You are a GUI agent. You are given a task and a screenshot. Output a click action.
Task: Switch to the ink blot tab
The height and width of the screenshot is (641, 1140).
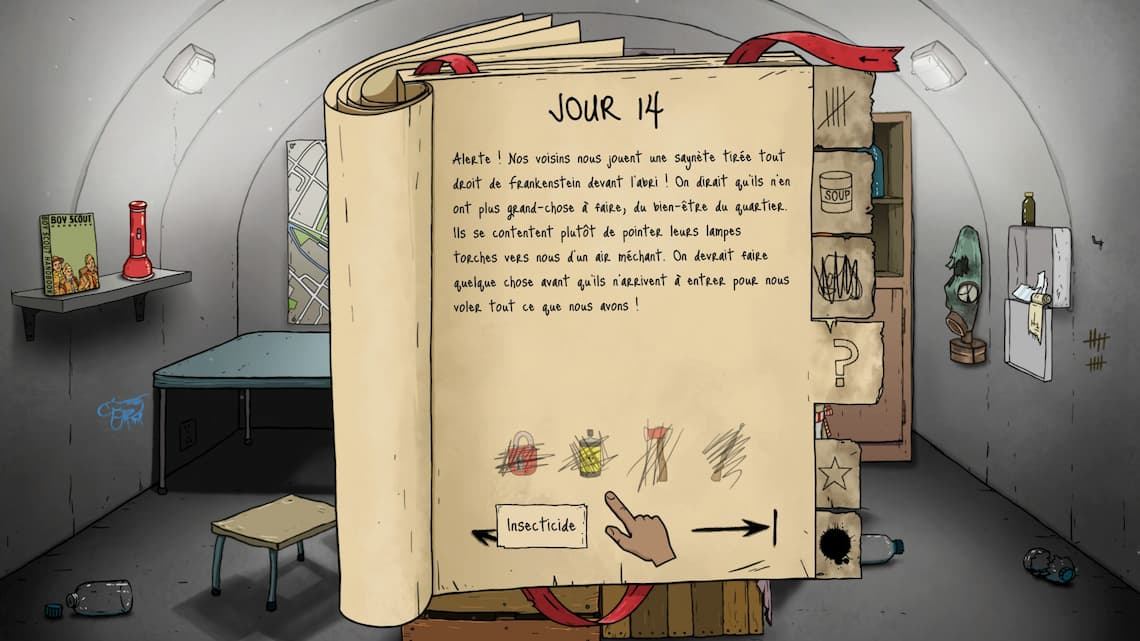pos(836,544)
